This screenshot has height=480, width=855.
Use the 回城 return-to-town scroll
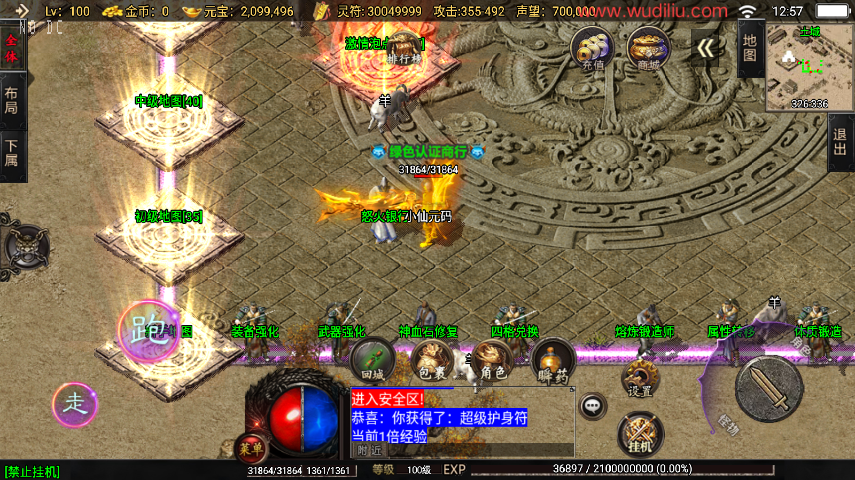tap(374, 361)
